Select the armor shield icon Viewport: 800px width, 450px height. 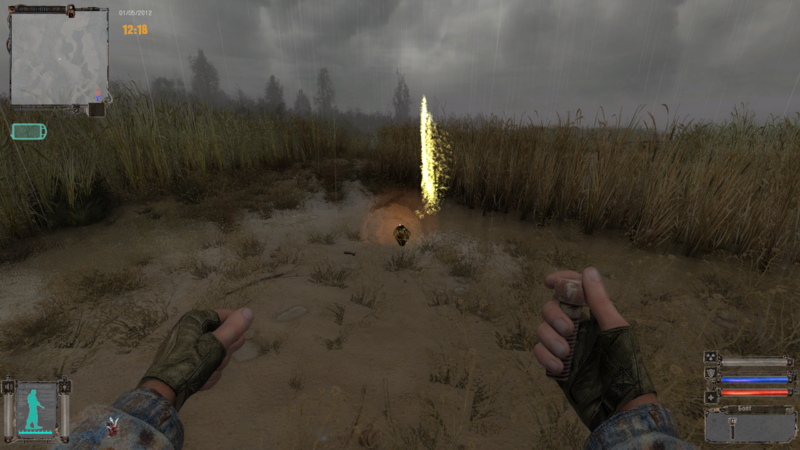(x=712, y=372)
